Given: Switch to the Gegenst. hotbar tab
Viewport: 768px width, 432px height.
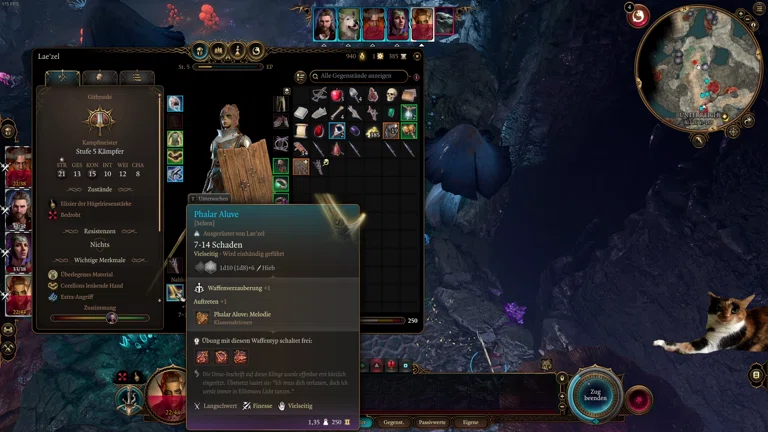Looking at the screenshot, I should pos(393,423).
